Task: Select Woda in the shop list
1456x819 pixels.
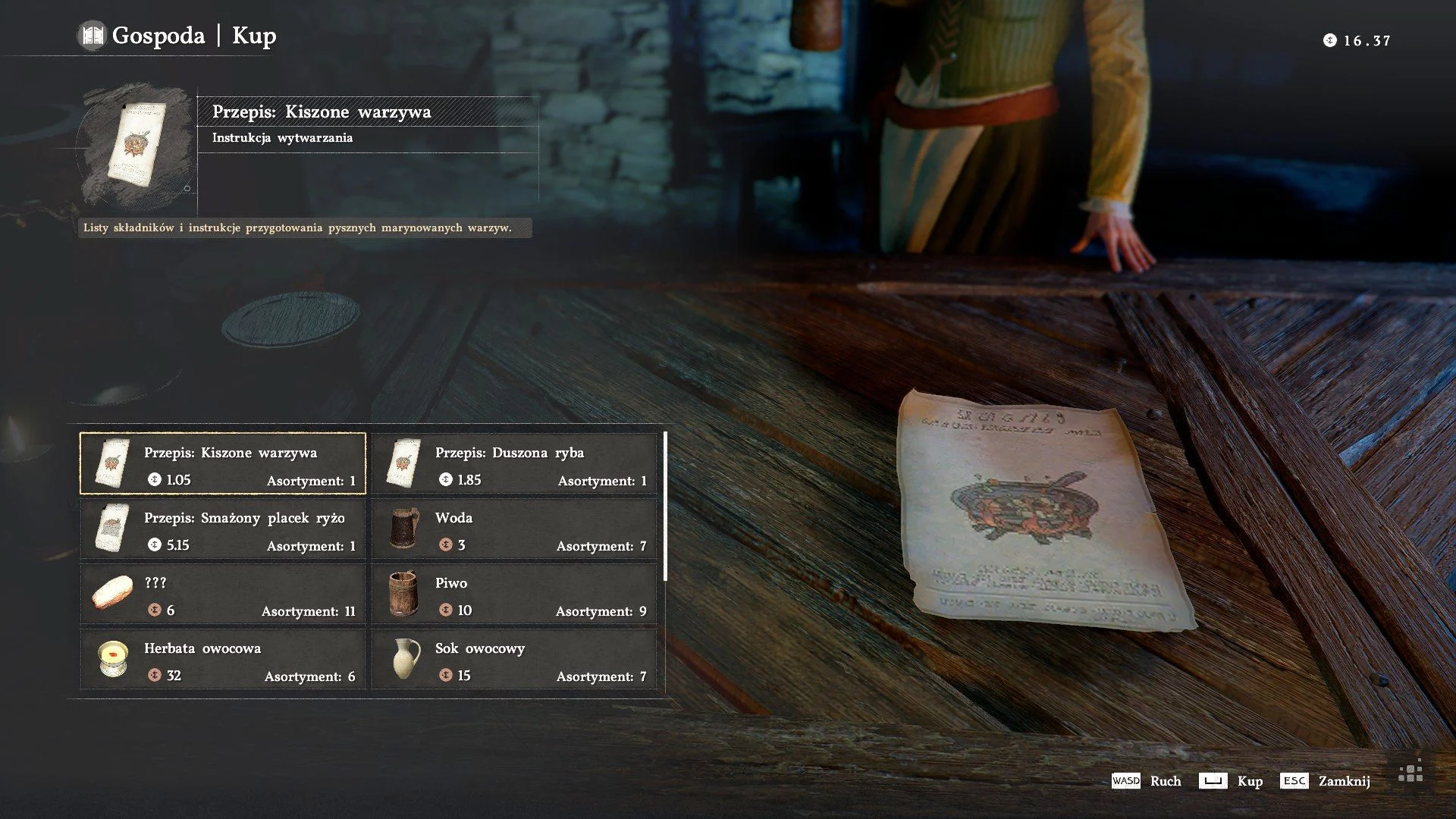Action: [x=514, y=529]
